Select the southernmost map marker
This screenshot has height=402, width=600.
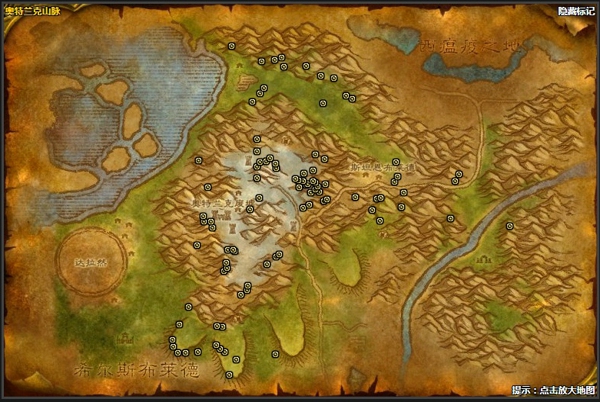tap(229, 375)
